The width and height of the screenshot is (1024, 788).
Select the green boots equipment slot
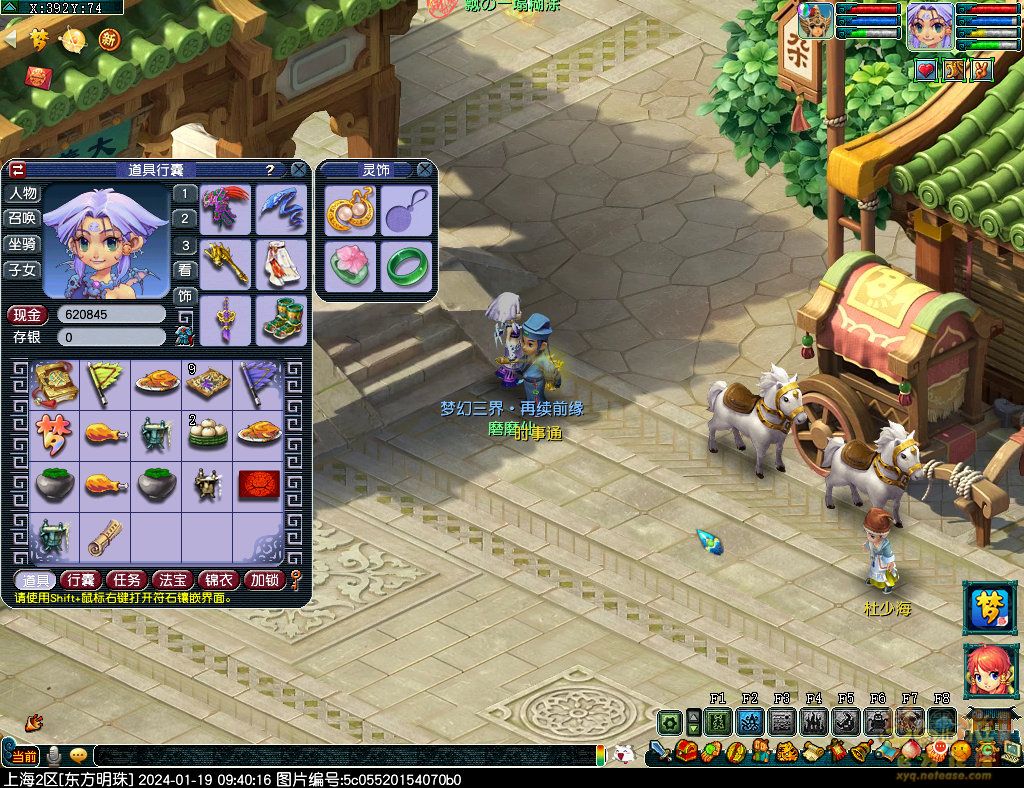tap(281, 320)
